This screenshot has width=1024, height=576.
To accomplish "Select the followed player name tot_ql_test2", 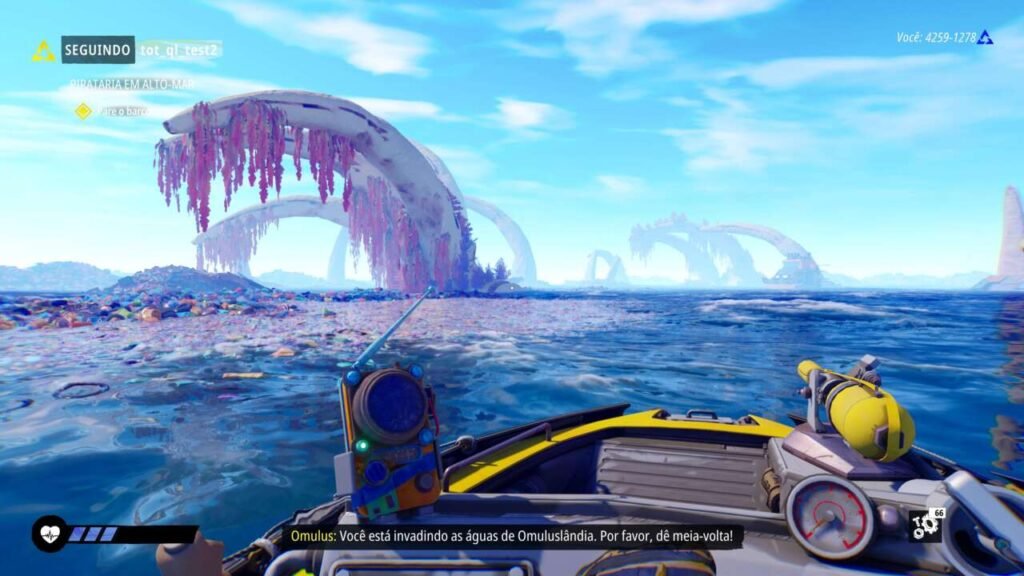I will click(x=179, y=49).
